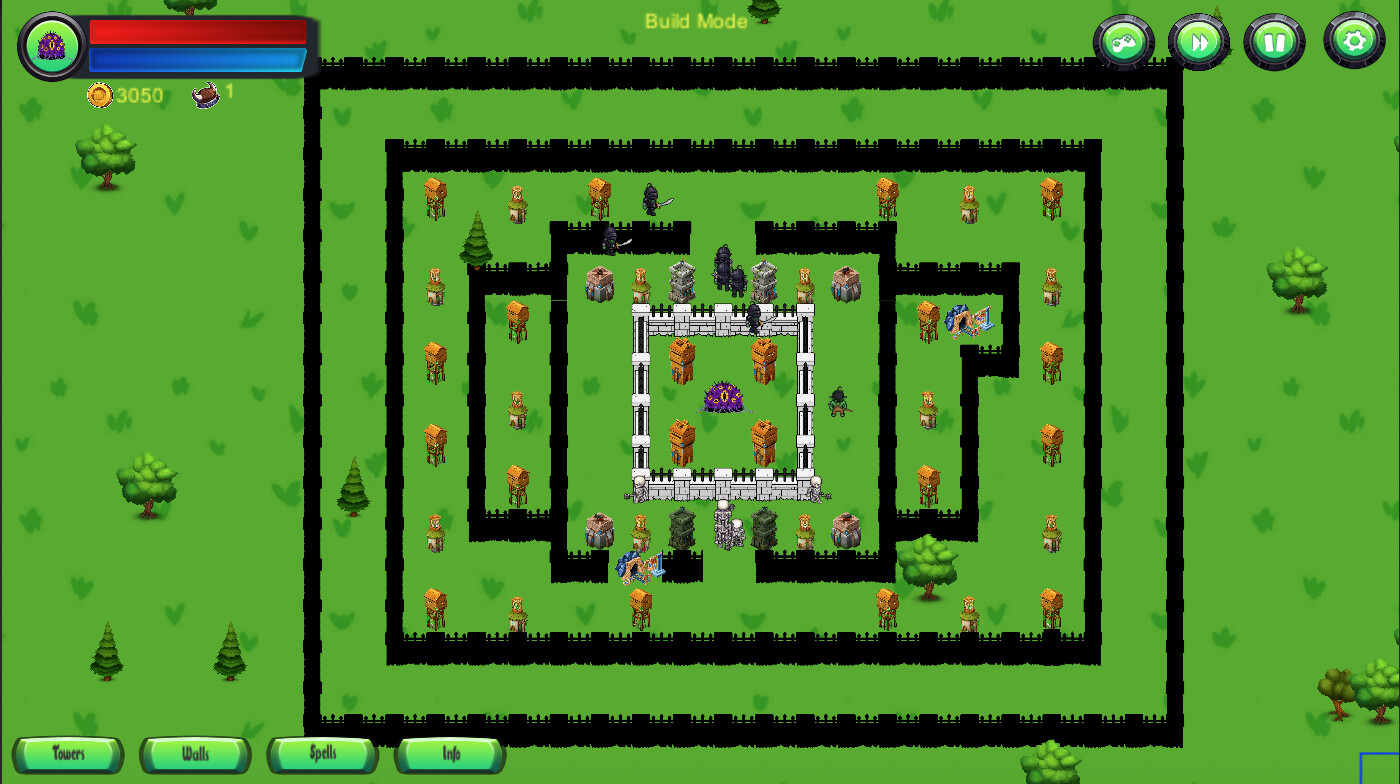Viewport: 1400px width, 784px height.
Task: Select the purple core monster in the center
Action: (x=722, y=398)
